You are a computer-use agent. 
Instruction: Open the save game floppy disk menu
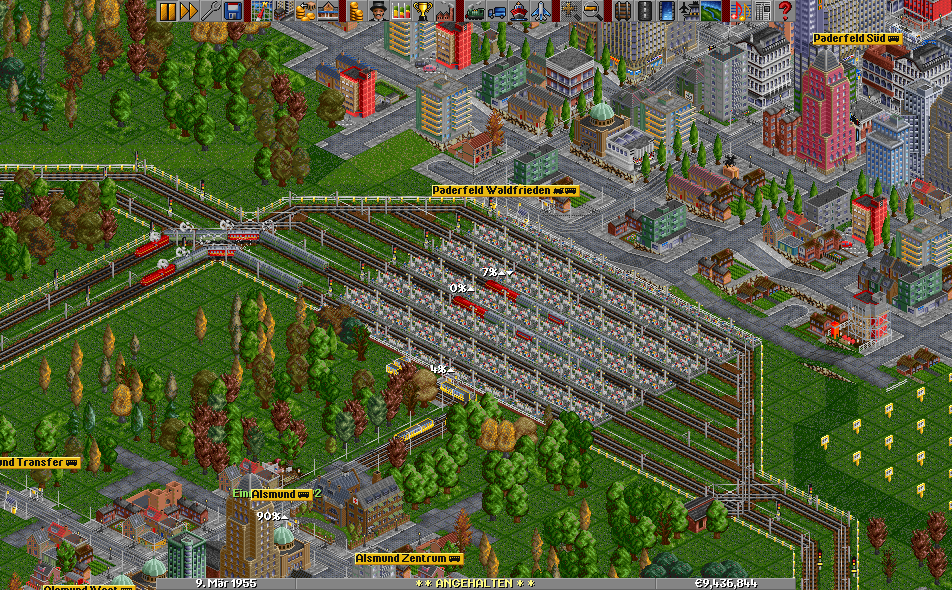coord(233,11)
